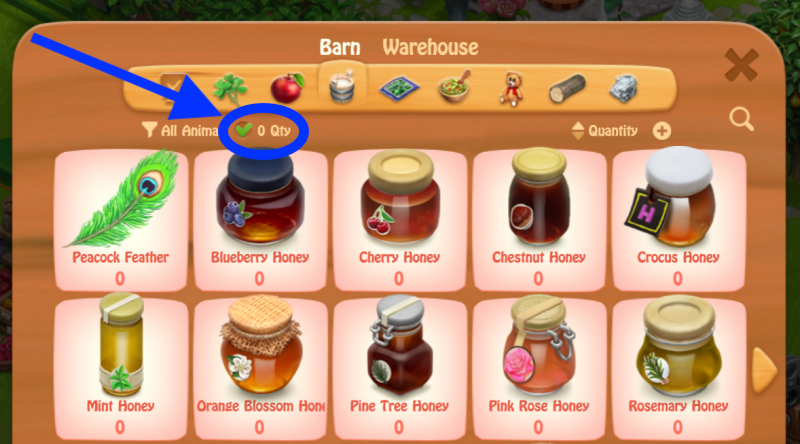The width and height of the screenshot is (800, 444).
Task: Close the barn window
Action: 741,66
